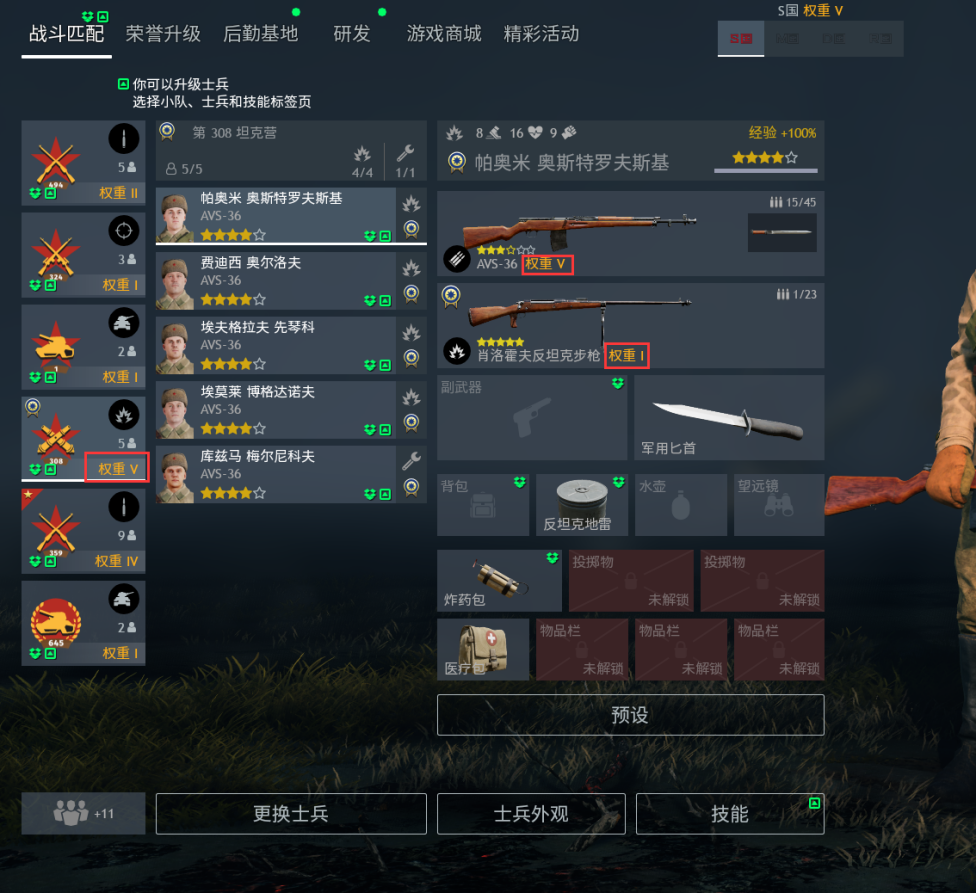This screenshot has height=893, width=976.
Task: Select the 炸药包 explosive slot
Action: point(499,580)
